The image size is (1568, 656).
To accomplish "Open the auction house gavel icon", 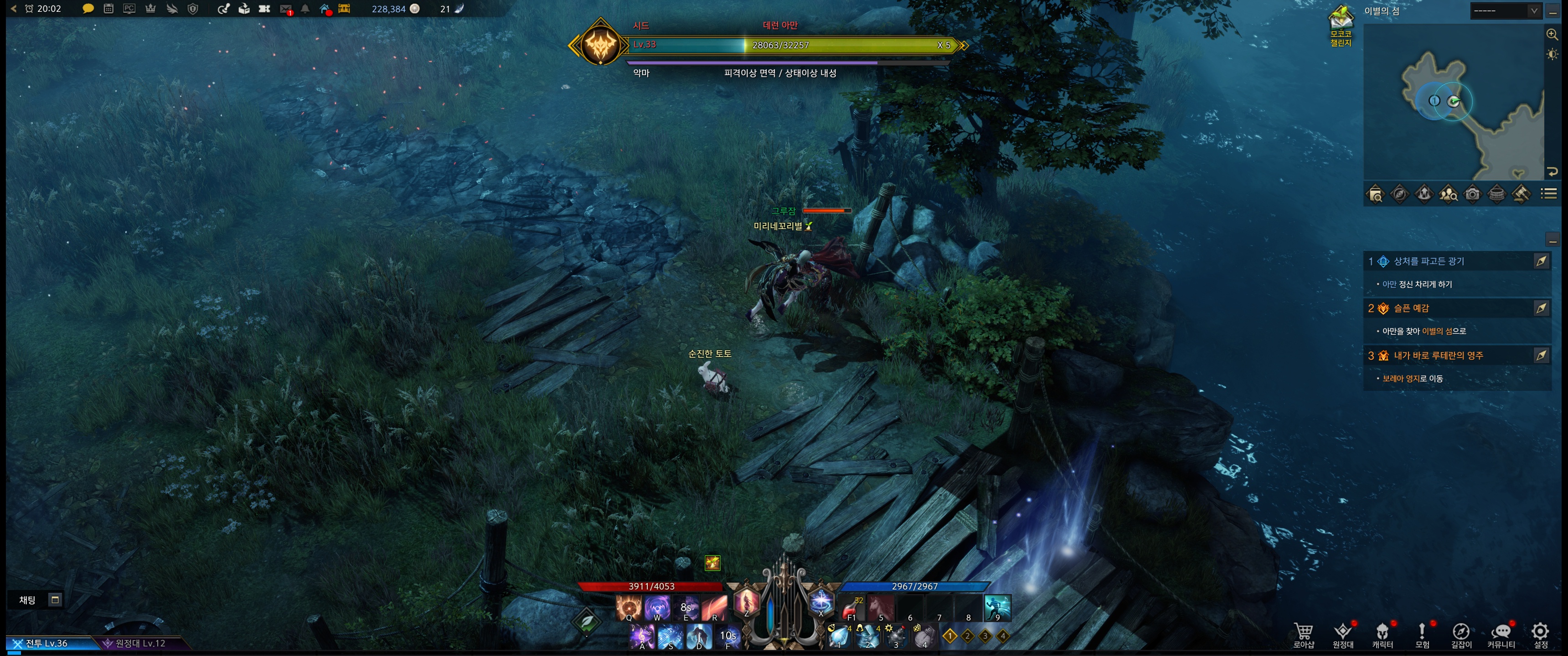I will tap(1521, 194).
